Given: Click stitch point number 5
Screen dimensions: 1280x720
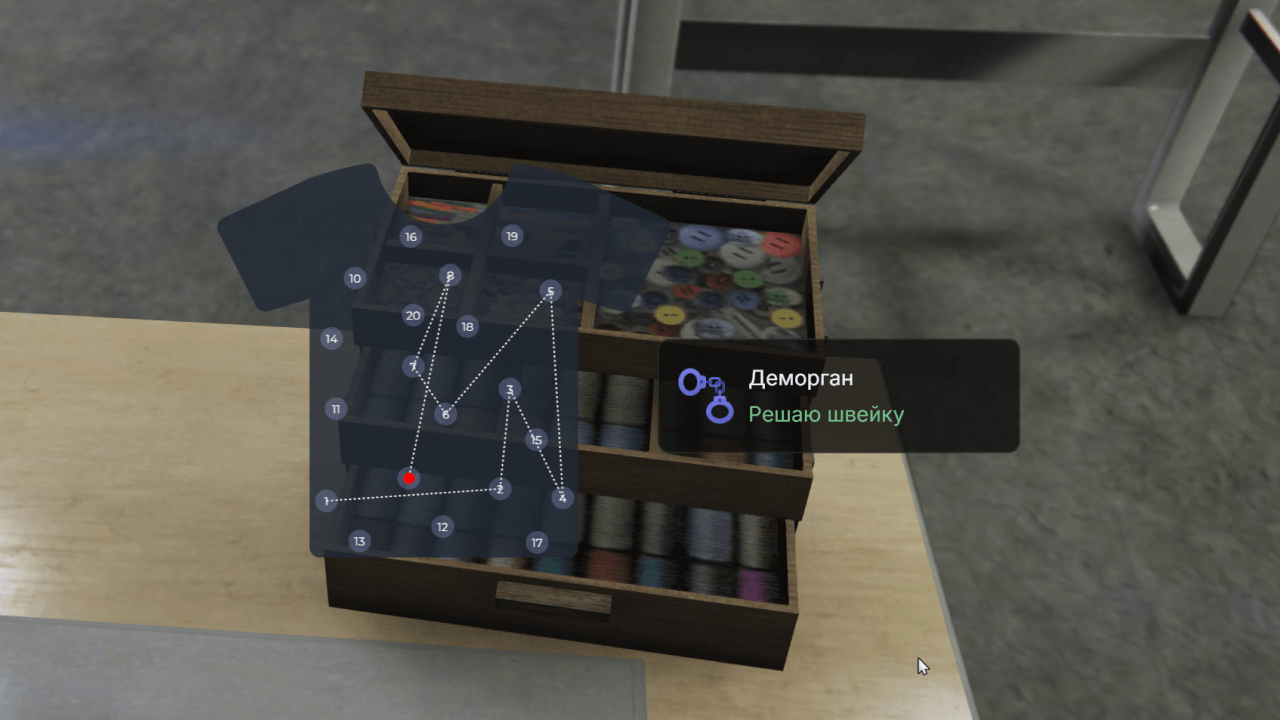Looking at the screenshot, I should click(551, 291).
